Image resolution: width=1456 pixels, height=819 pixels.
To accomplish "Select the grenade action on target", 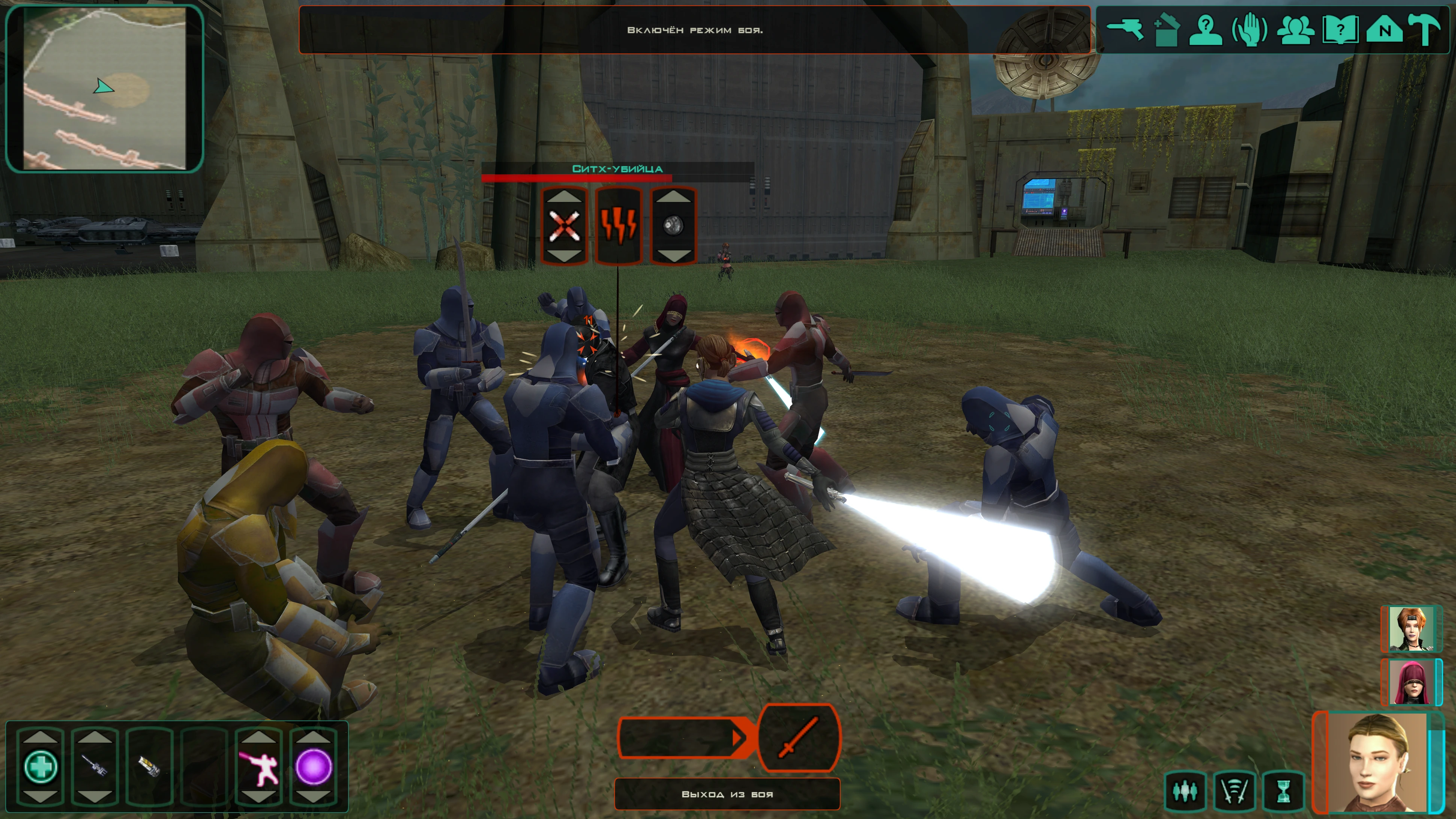I will (673, 226).
